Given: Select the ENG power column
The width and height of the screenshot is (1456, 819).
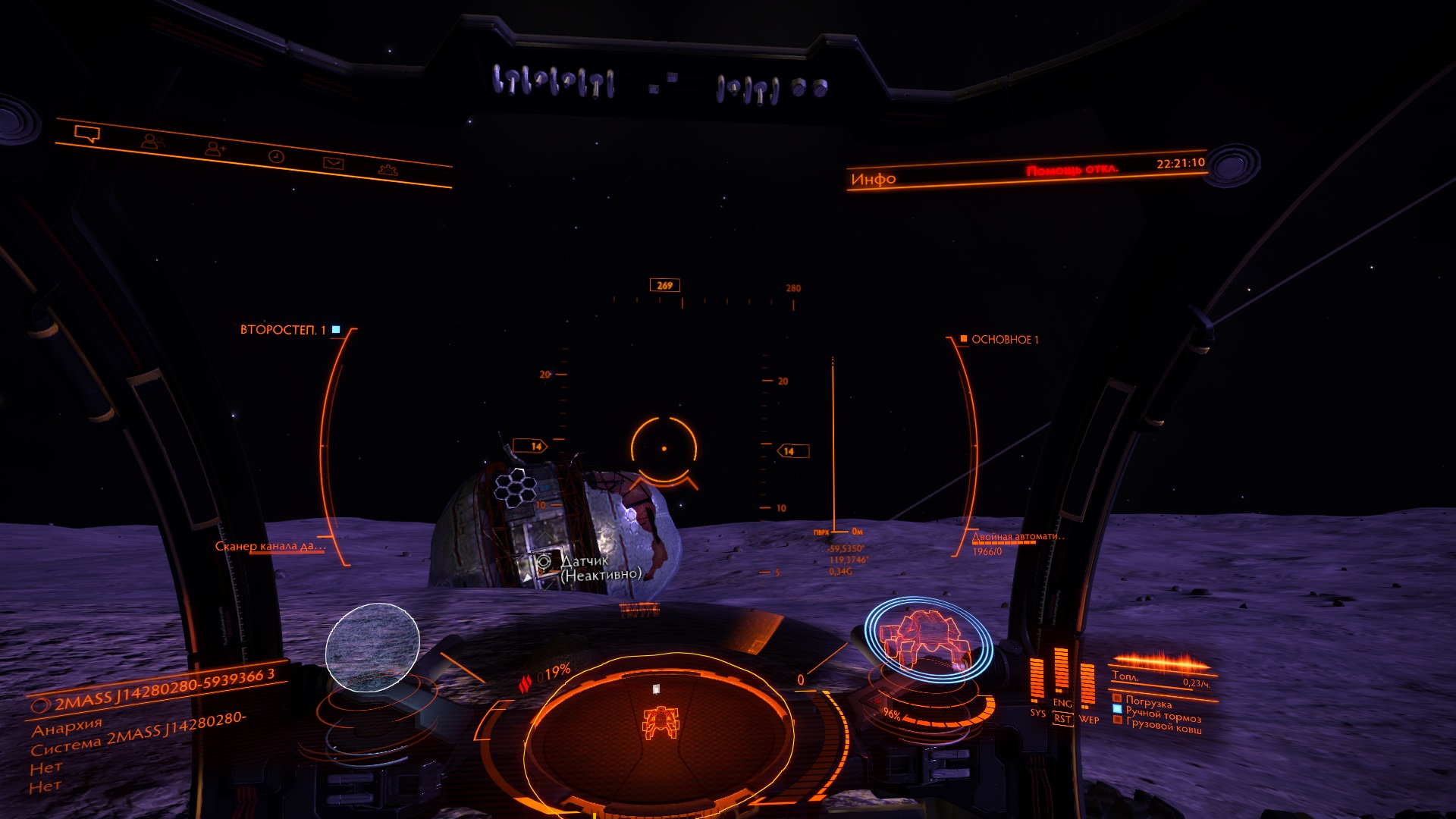Looking at the screenshot, I should click(1062, 673).
